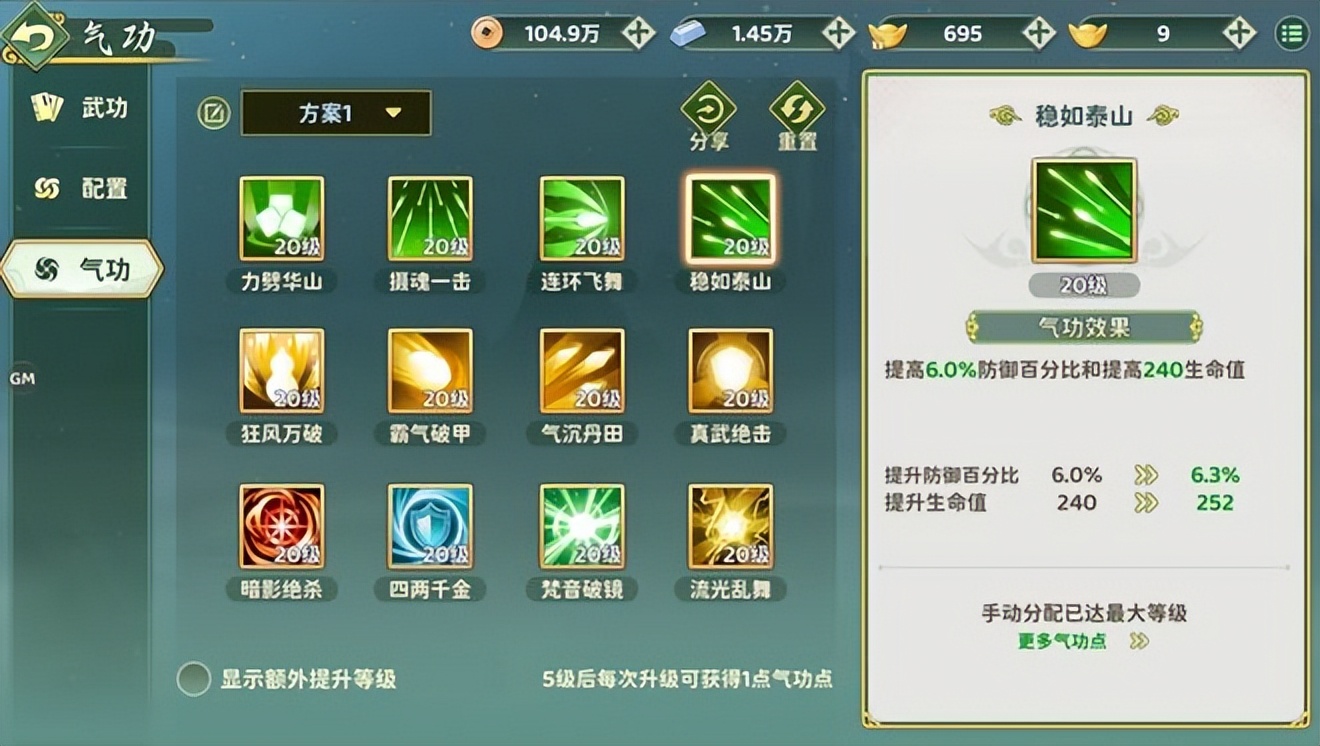Viewport: 1320px width, 746px height.
Task: Open the 方案1 plan dropdown
Action: coord(335,112)
